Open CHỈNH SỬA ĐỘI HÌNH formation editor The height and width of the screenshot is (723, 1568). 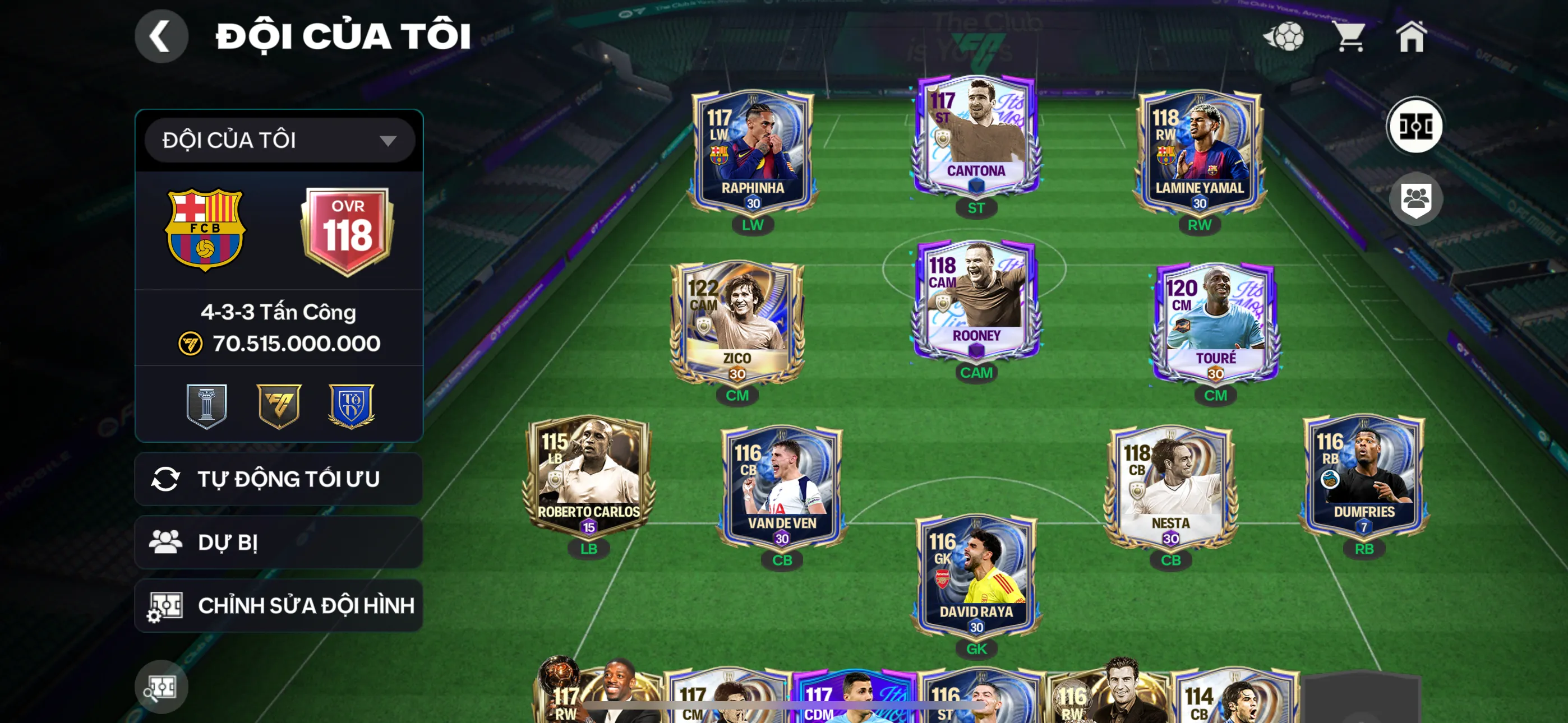pyautogui.click(x=279, y=605)
